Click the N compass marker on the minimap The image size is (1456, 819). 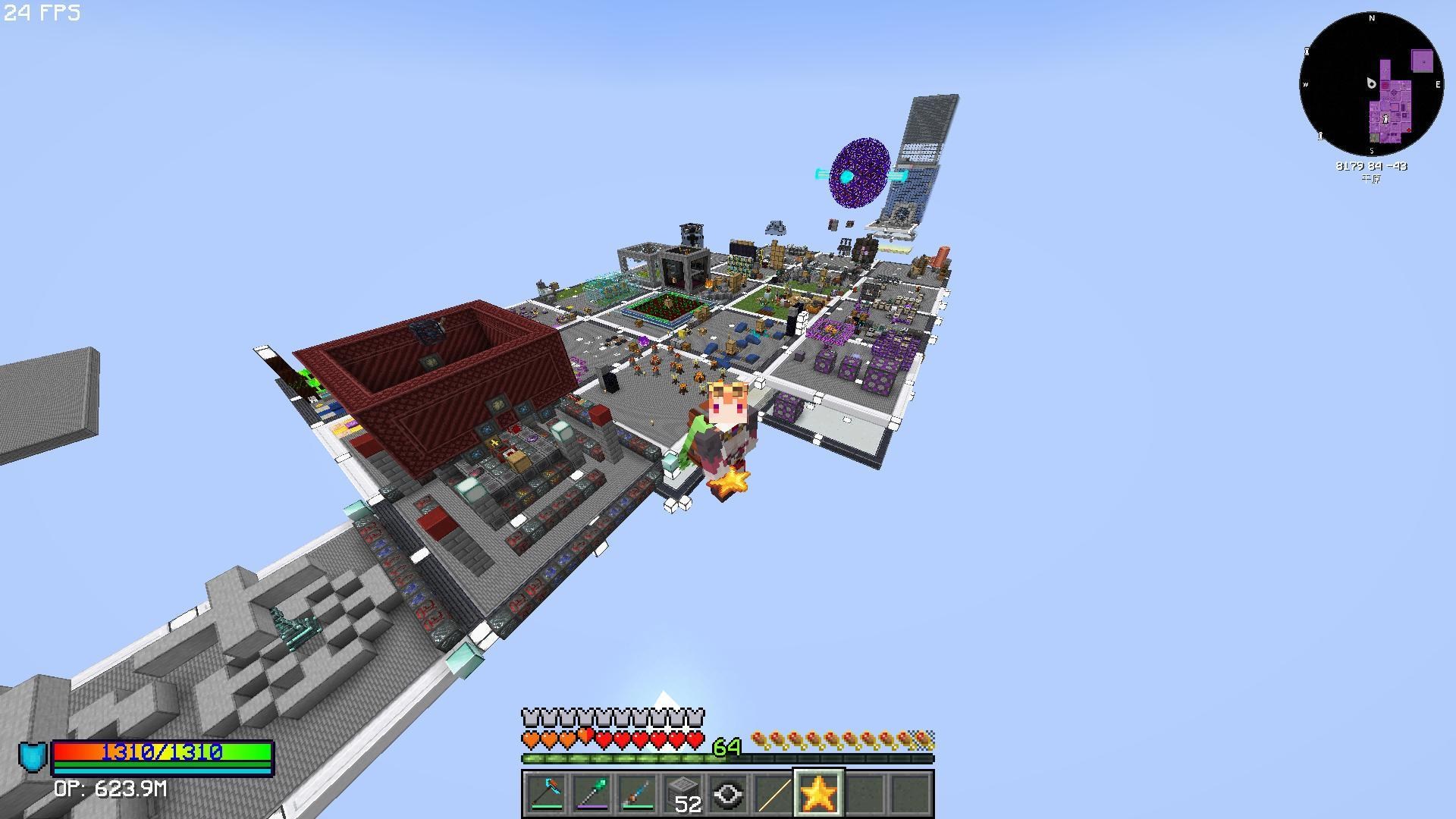click(1371, 19)
